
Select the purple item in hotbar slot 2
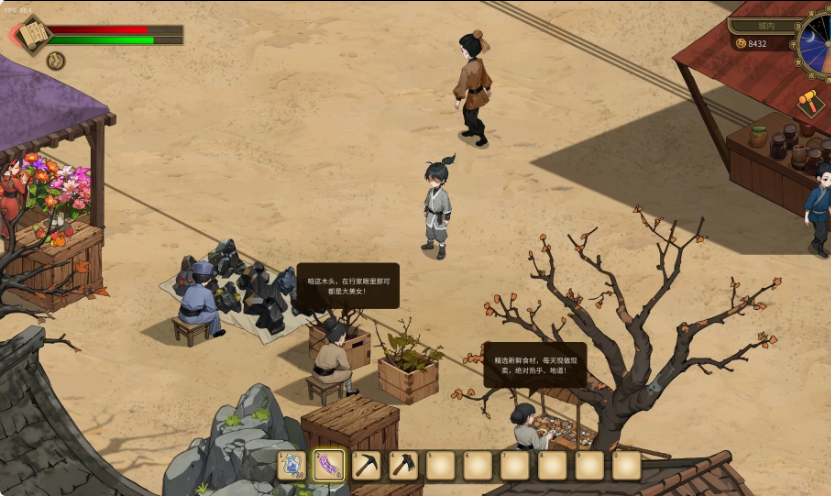click(329, 465)
